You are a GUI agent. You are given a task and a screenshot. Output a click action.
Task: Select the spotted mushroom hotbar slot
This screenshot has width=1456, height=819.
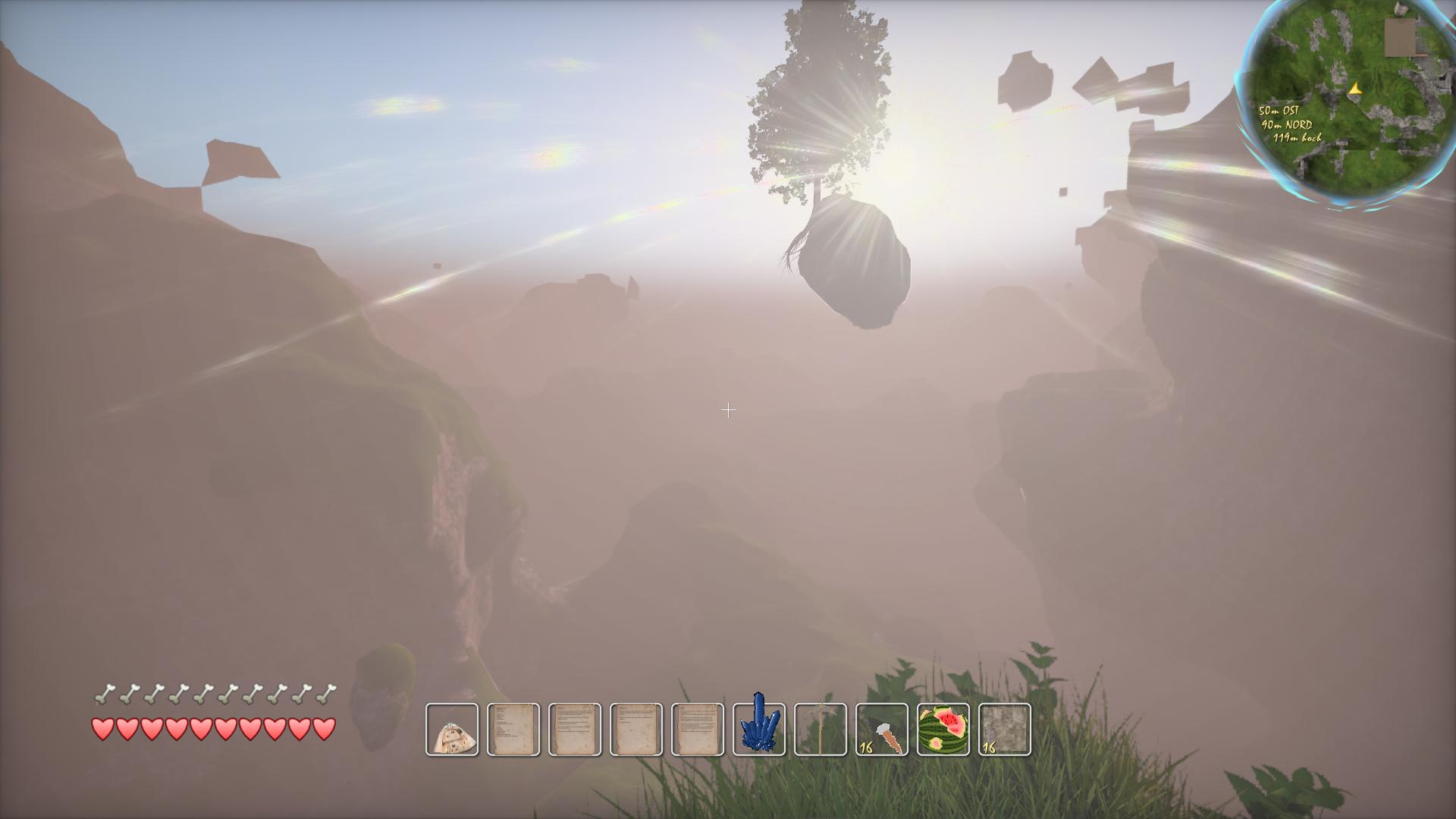click(452, 730)
